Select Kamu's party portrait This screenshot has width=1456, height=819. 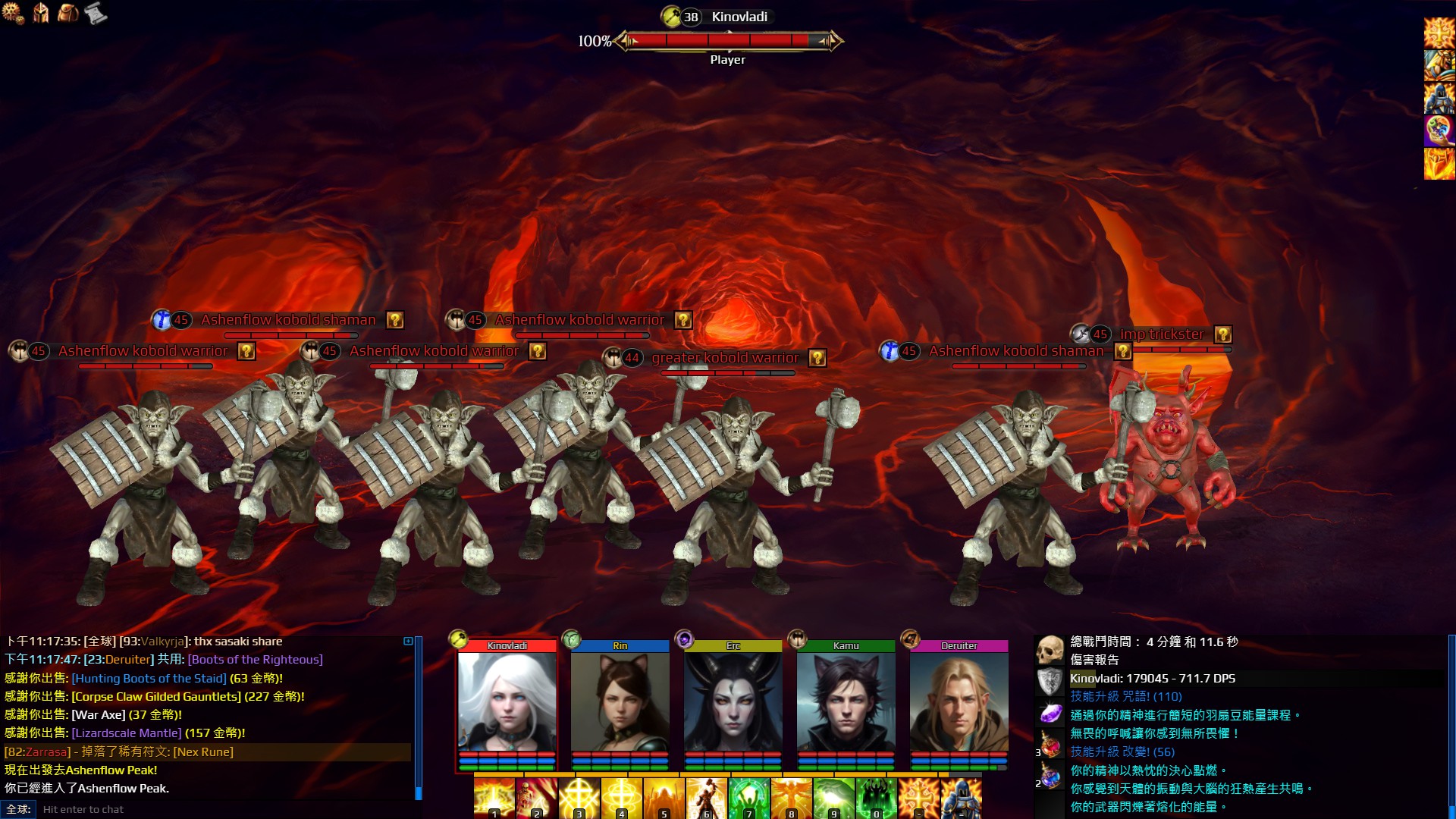click(x=846, y=701)
